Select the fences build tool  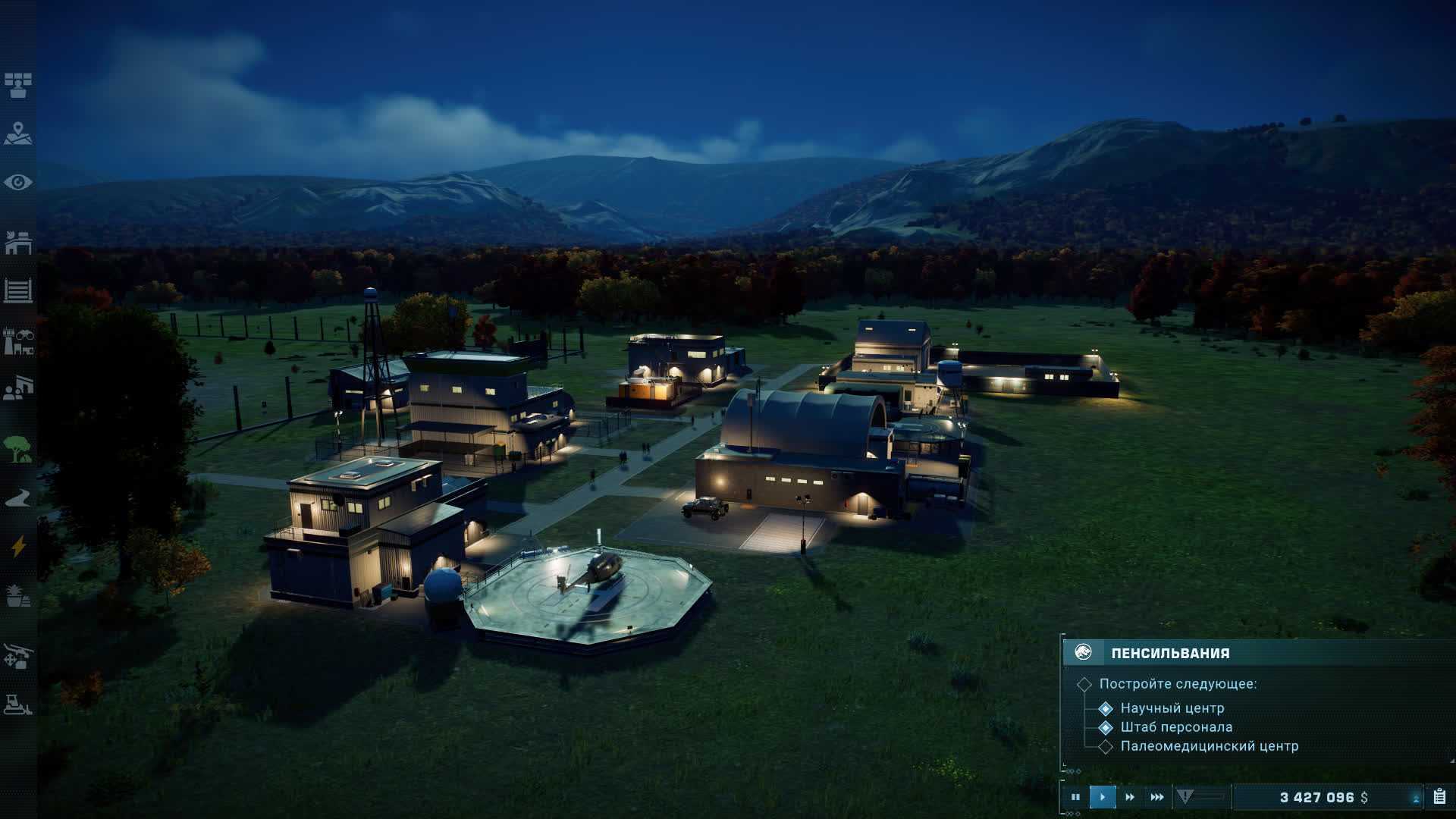tap(18, 290)
